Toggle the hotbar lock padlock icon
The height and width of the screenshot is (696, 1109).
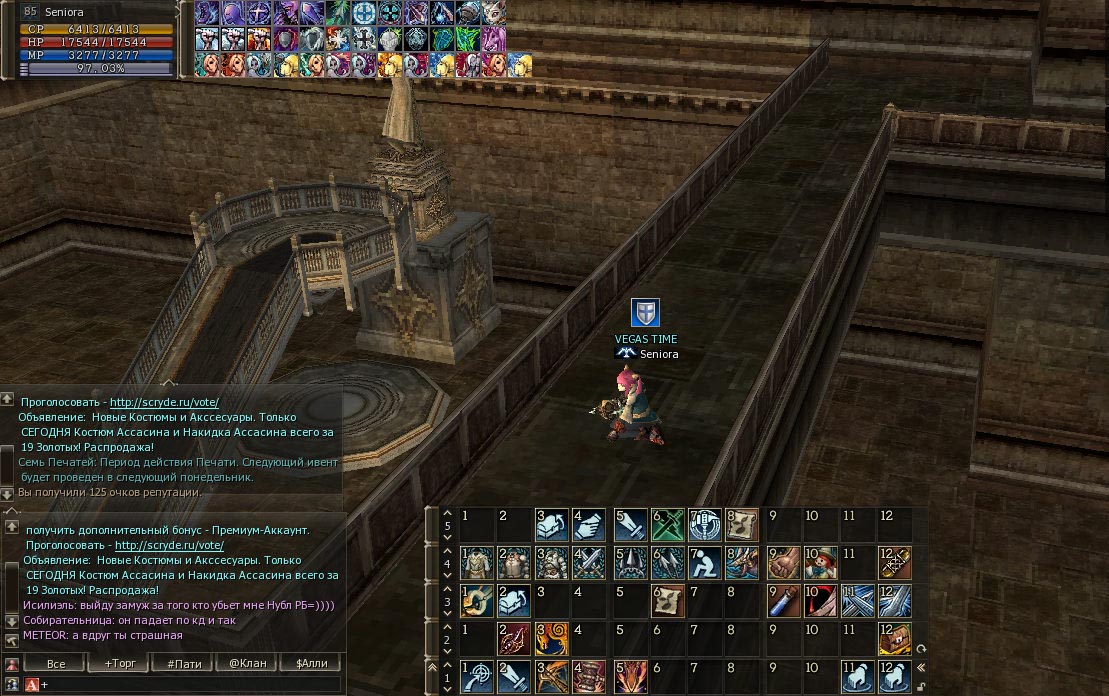(920, 685)
